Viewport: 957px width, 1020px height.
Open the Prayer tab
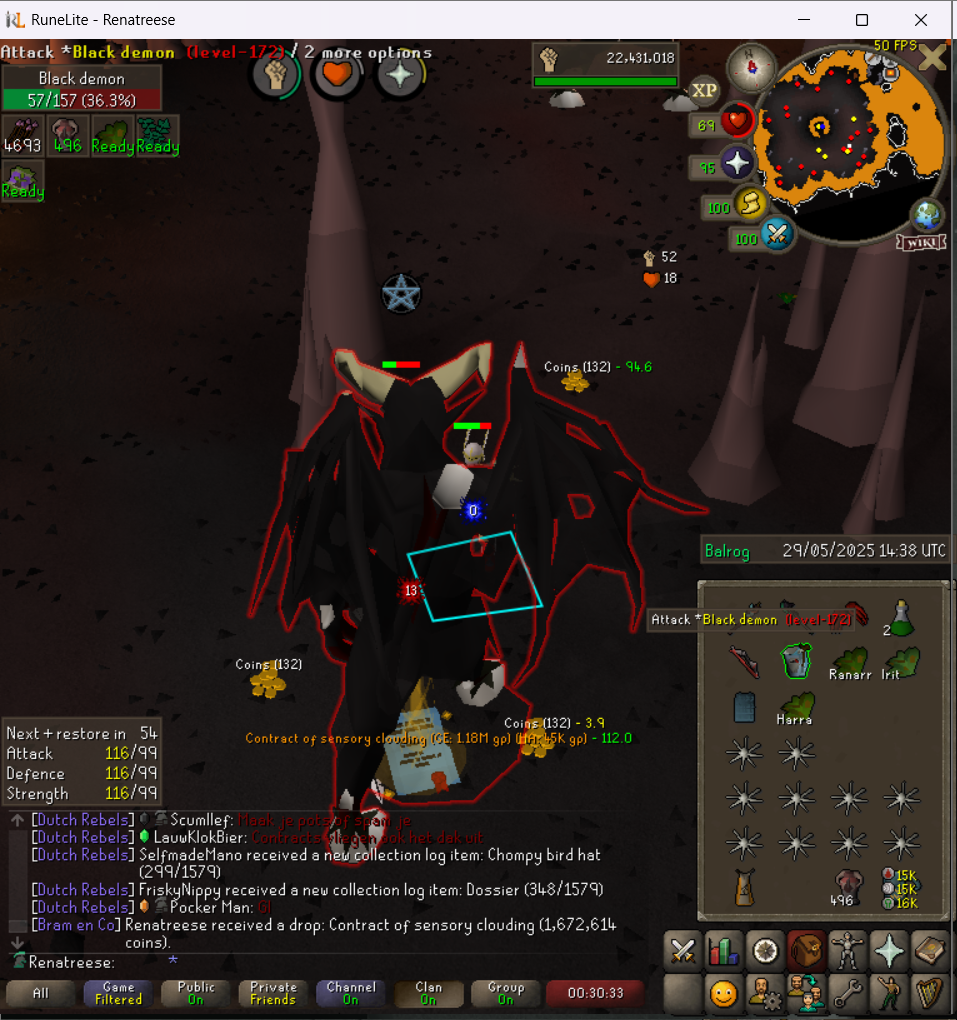pos(890,950)
